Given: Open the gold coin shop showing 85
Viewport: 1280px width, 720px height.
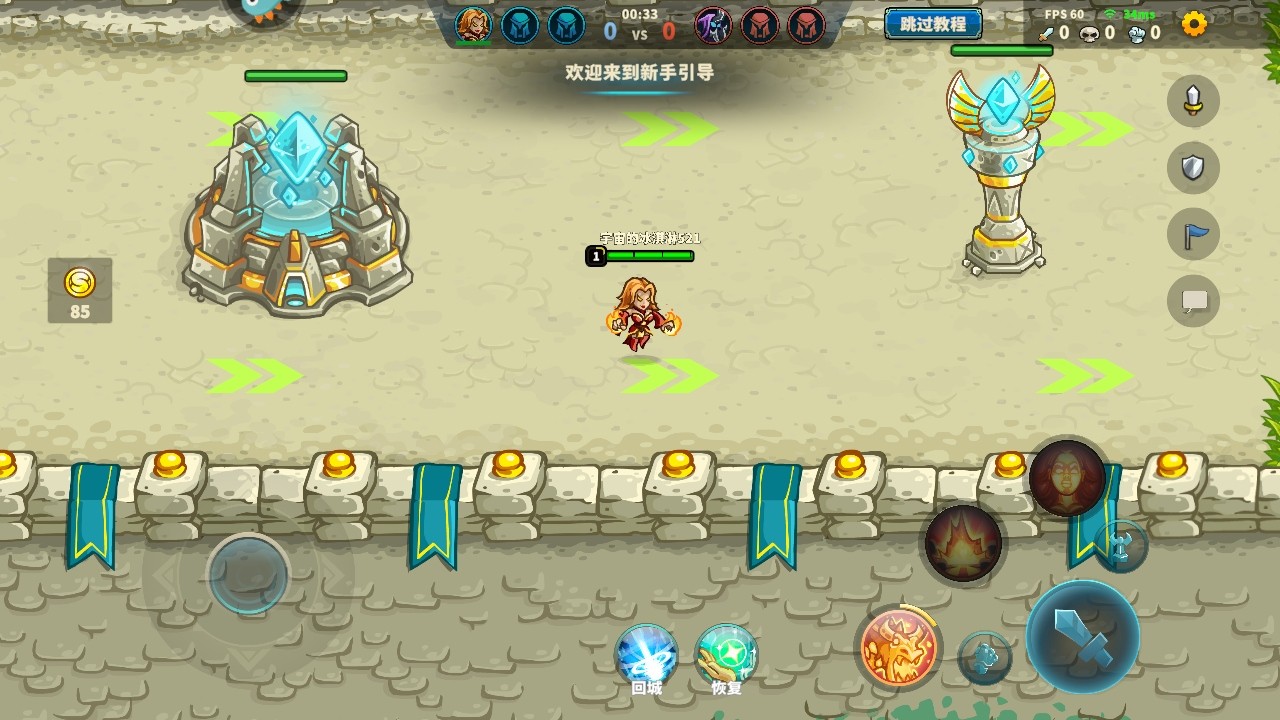Looking at the screenshot, I should pyautogui.click(x=80, y=291).
